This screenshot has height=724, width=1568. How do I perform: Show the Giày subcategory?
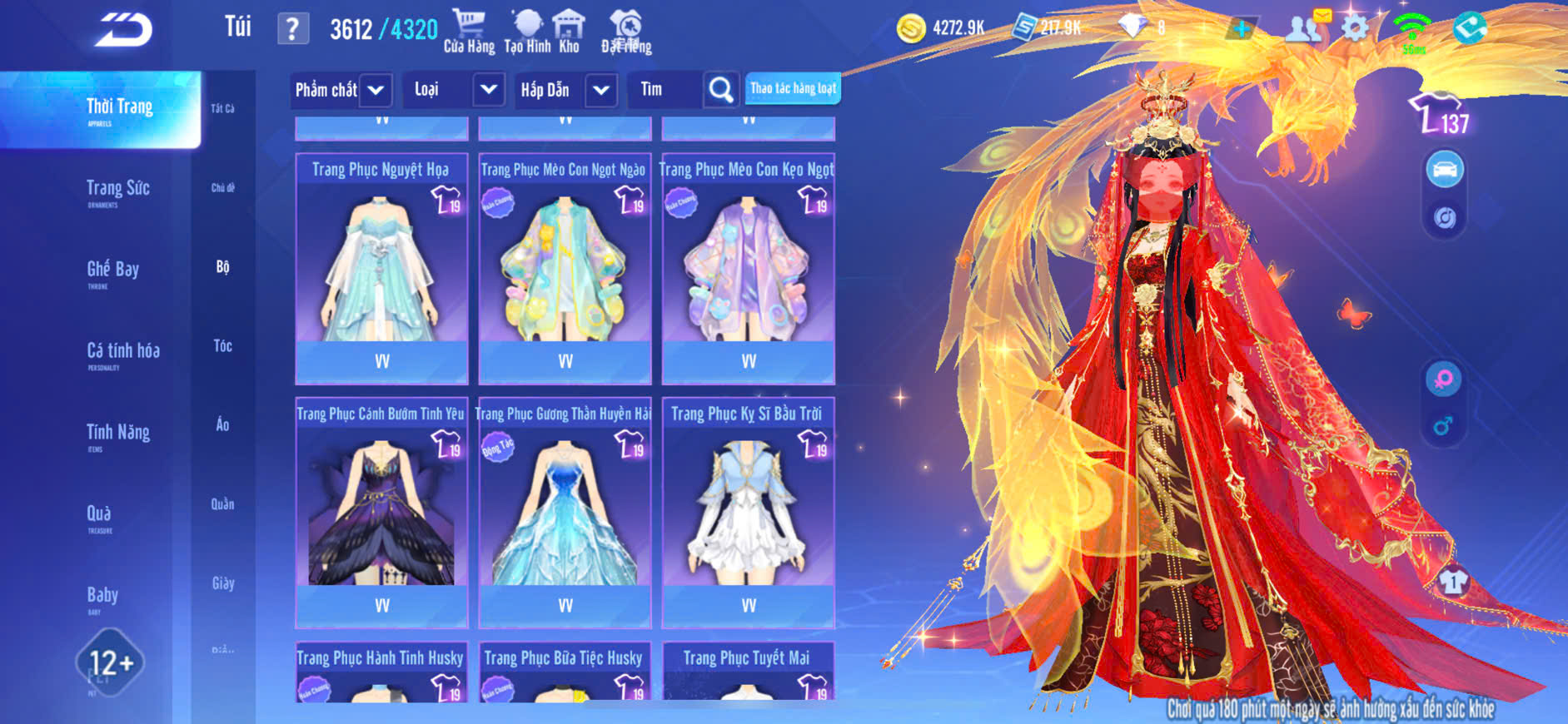pos(222,583)
